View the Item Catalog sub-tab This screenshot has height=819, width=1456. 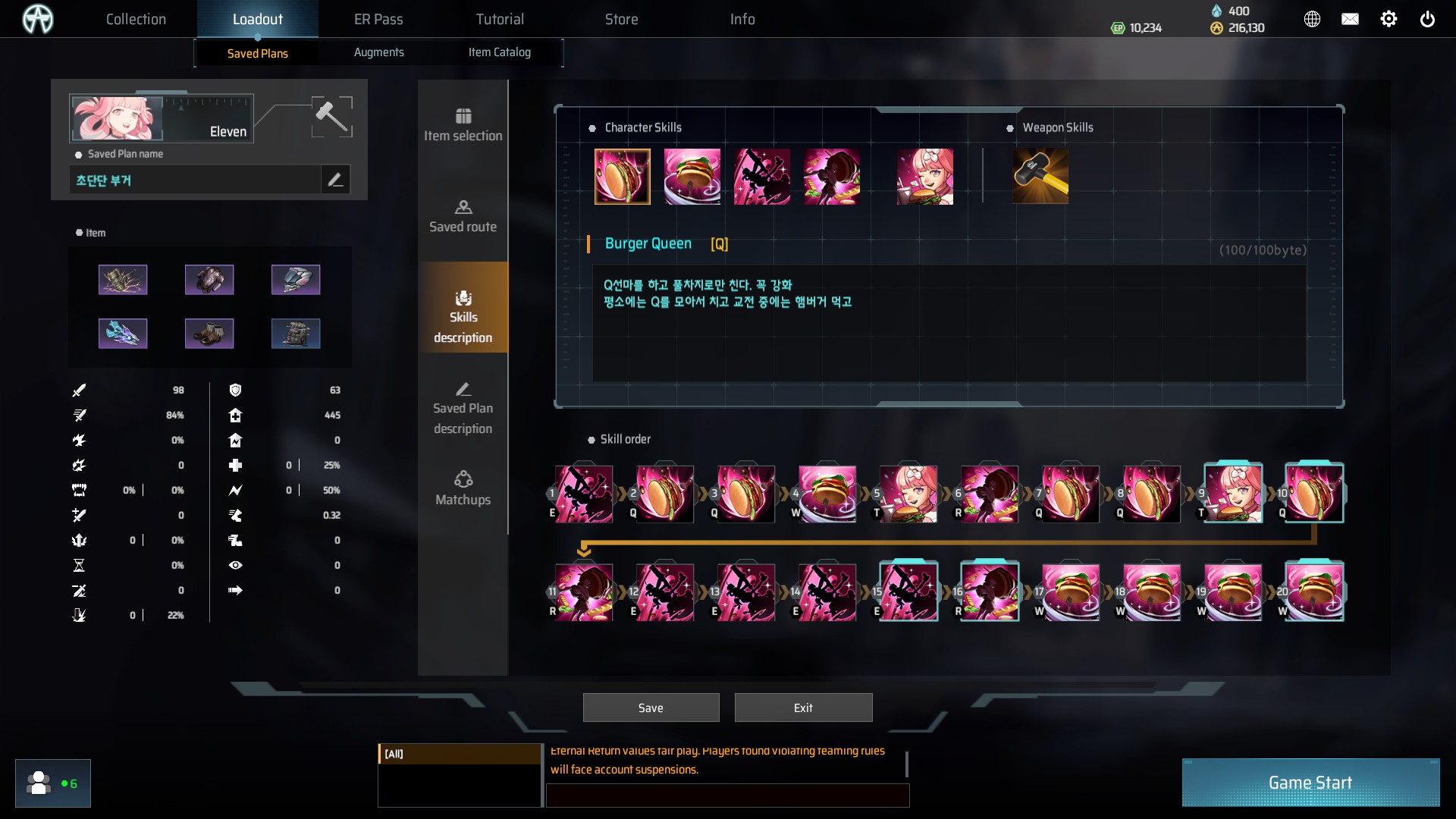tap(499, 52)
